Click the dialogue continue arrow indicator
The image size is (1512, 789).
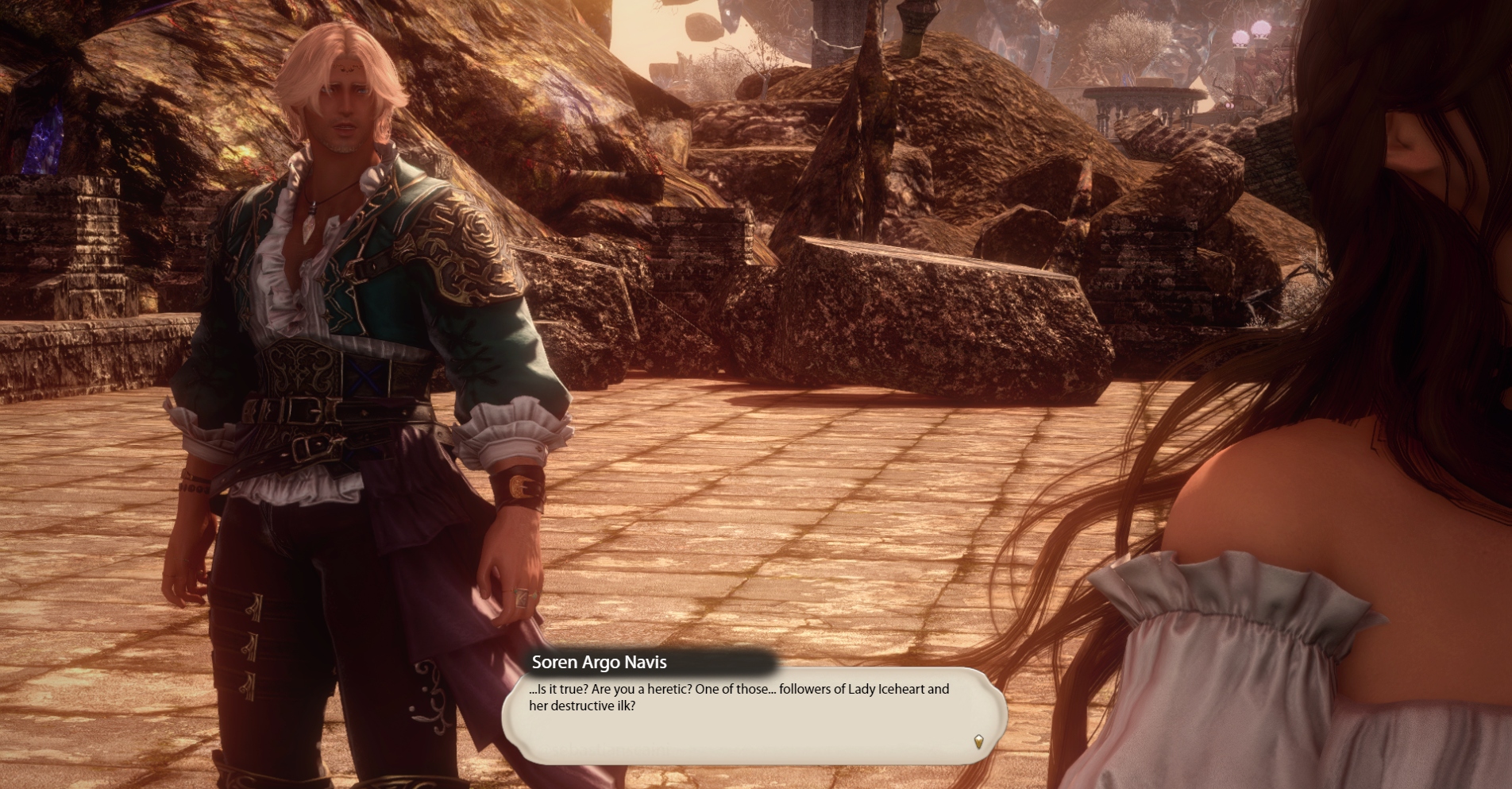click(978, 741)
